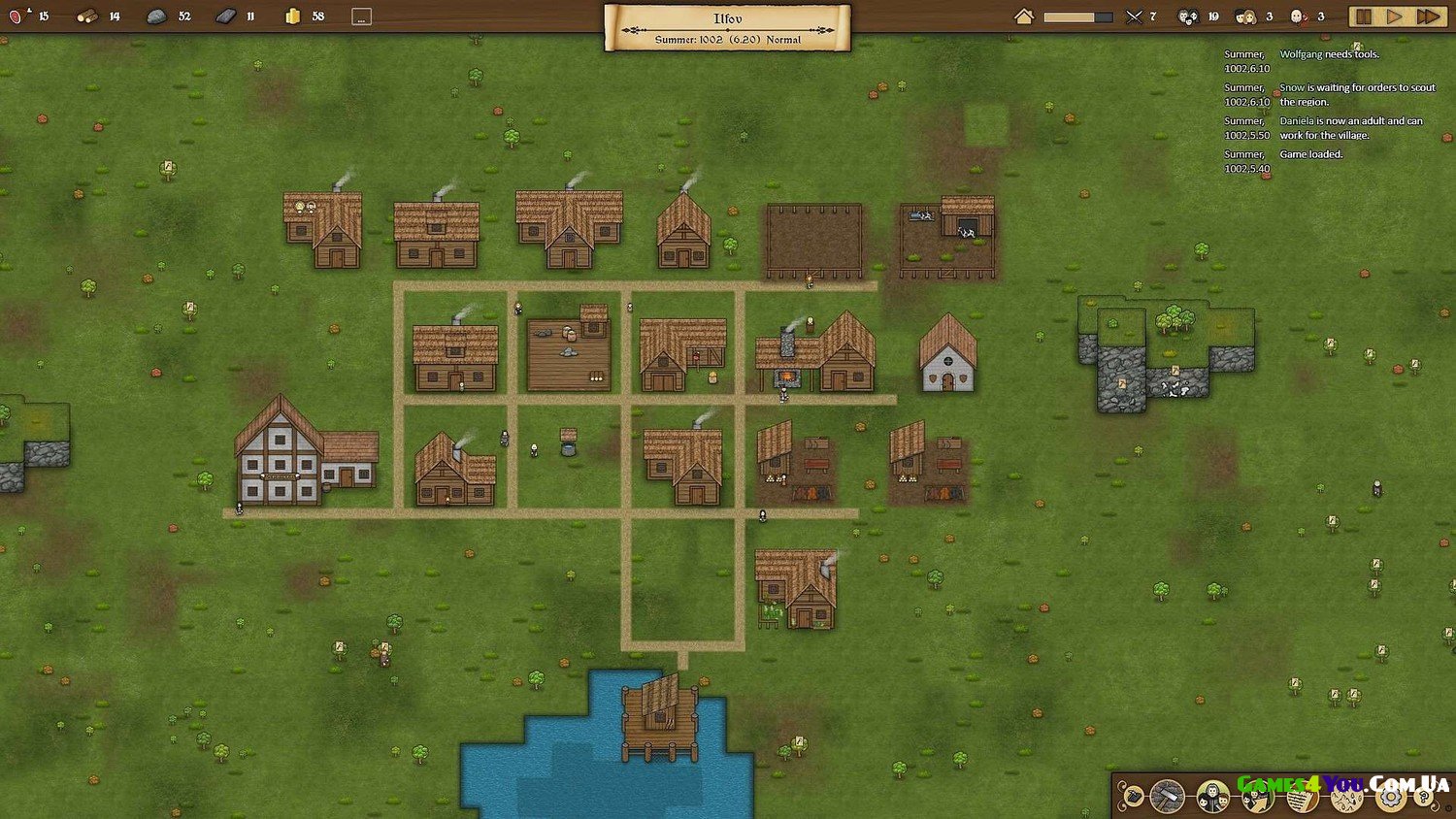Open the hammer build menu
1456x819 pixels.
click(1168, 797)
